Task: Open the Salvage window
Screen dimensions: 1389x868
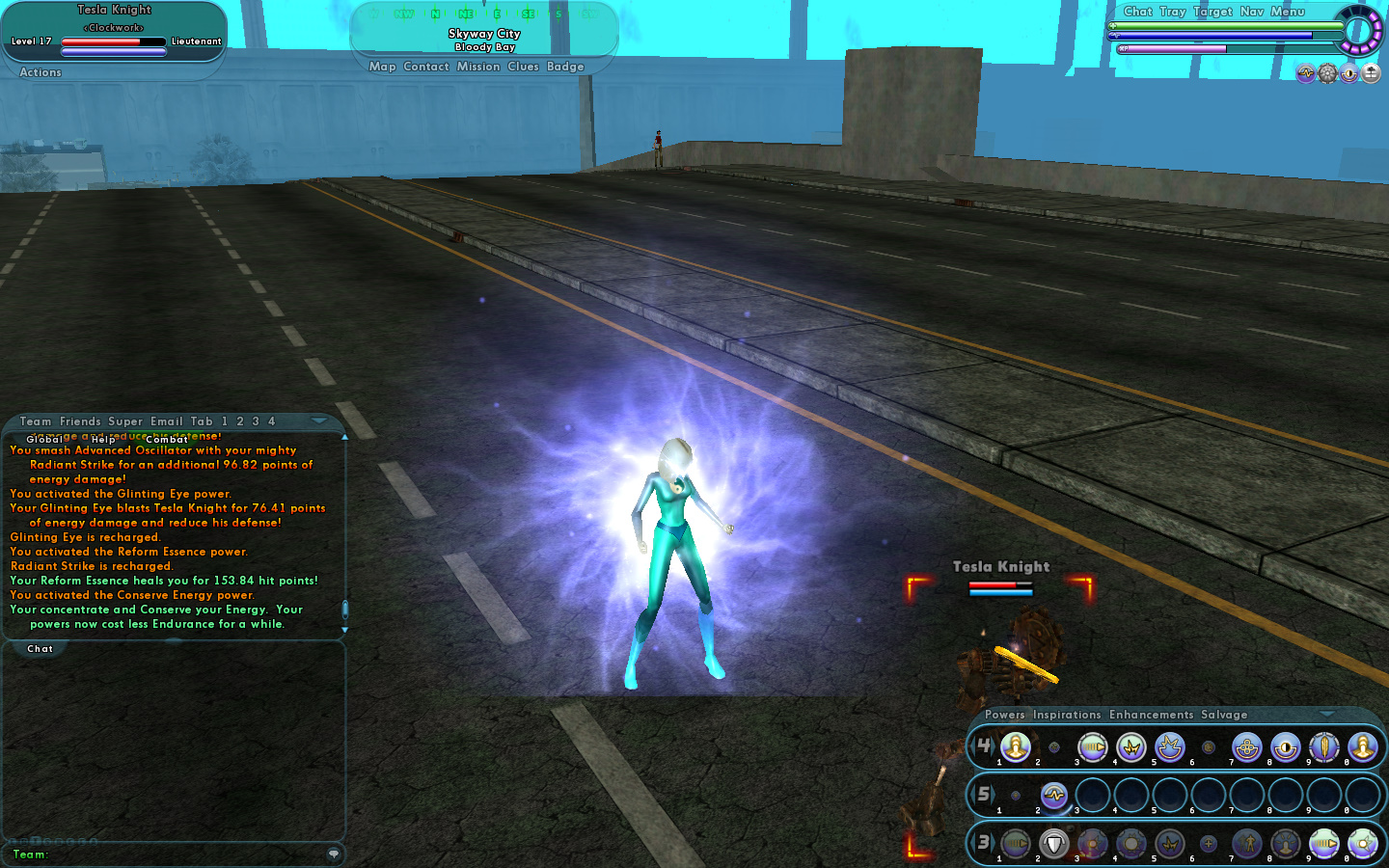Action: pyautogui.click(x=1224, y=715)
